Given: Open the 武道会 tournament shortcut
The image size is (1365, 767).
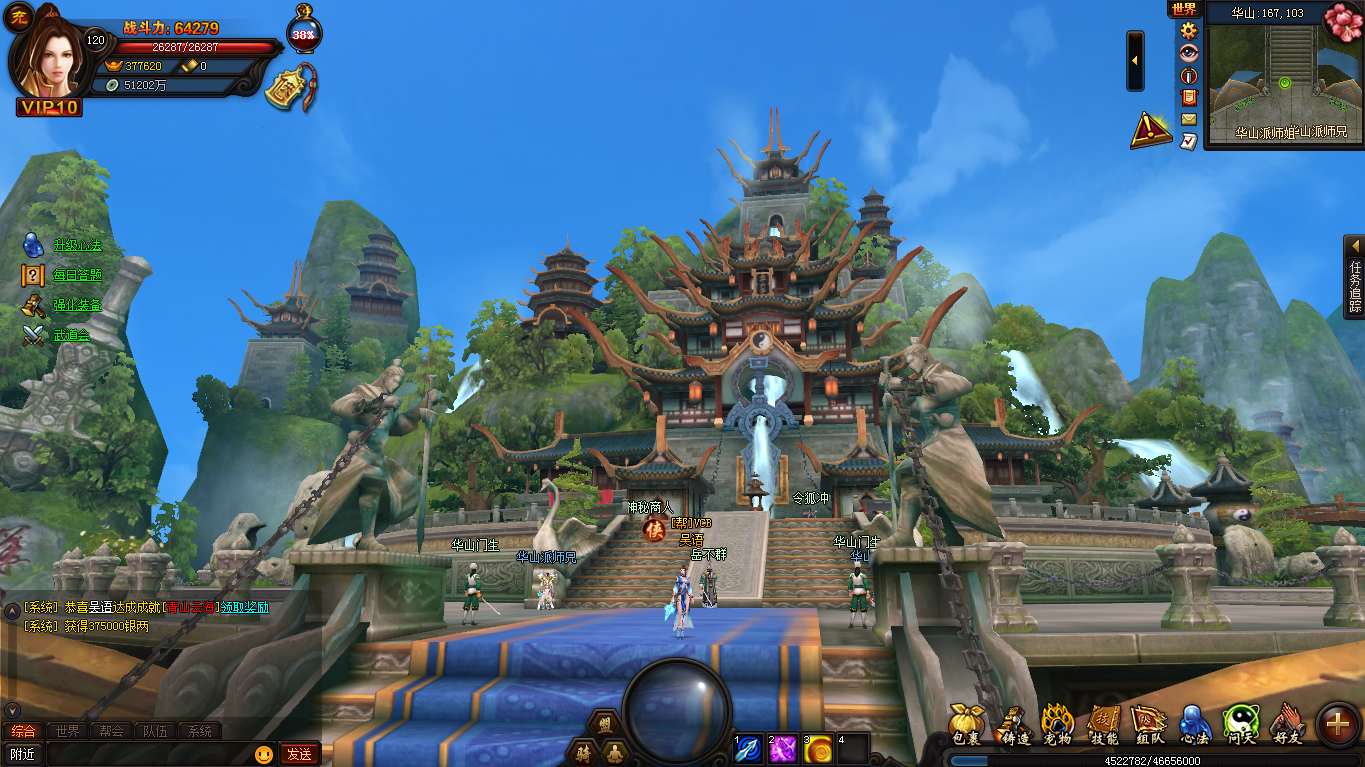Looking at the screenshot, I should pos(71,335).
